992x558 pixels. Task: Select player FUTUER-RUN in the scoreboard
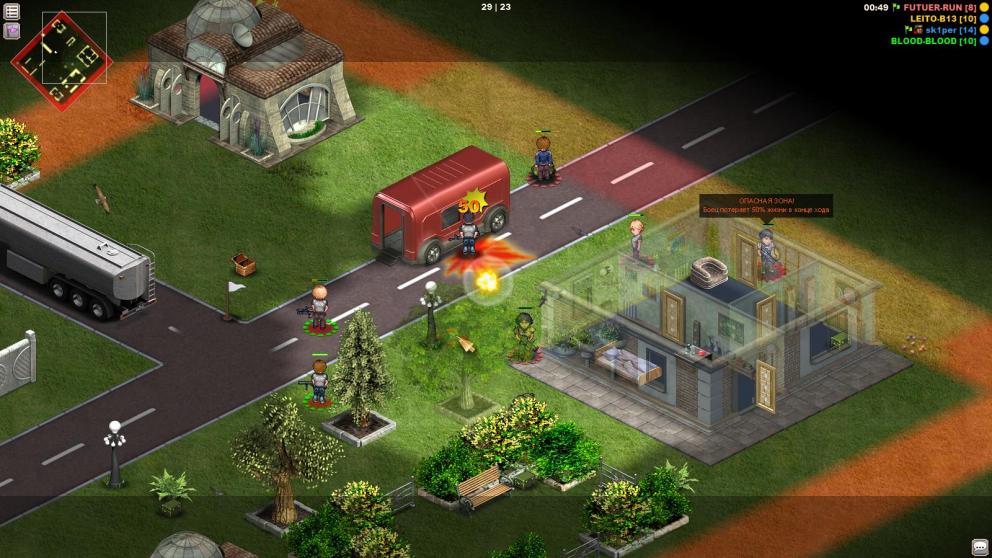coord(939,8)
